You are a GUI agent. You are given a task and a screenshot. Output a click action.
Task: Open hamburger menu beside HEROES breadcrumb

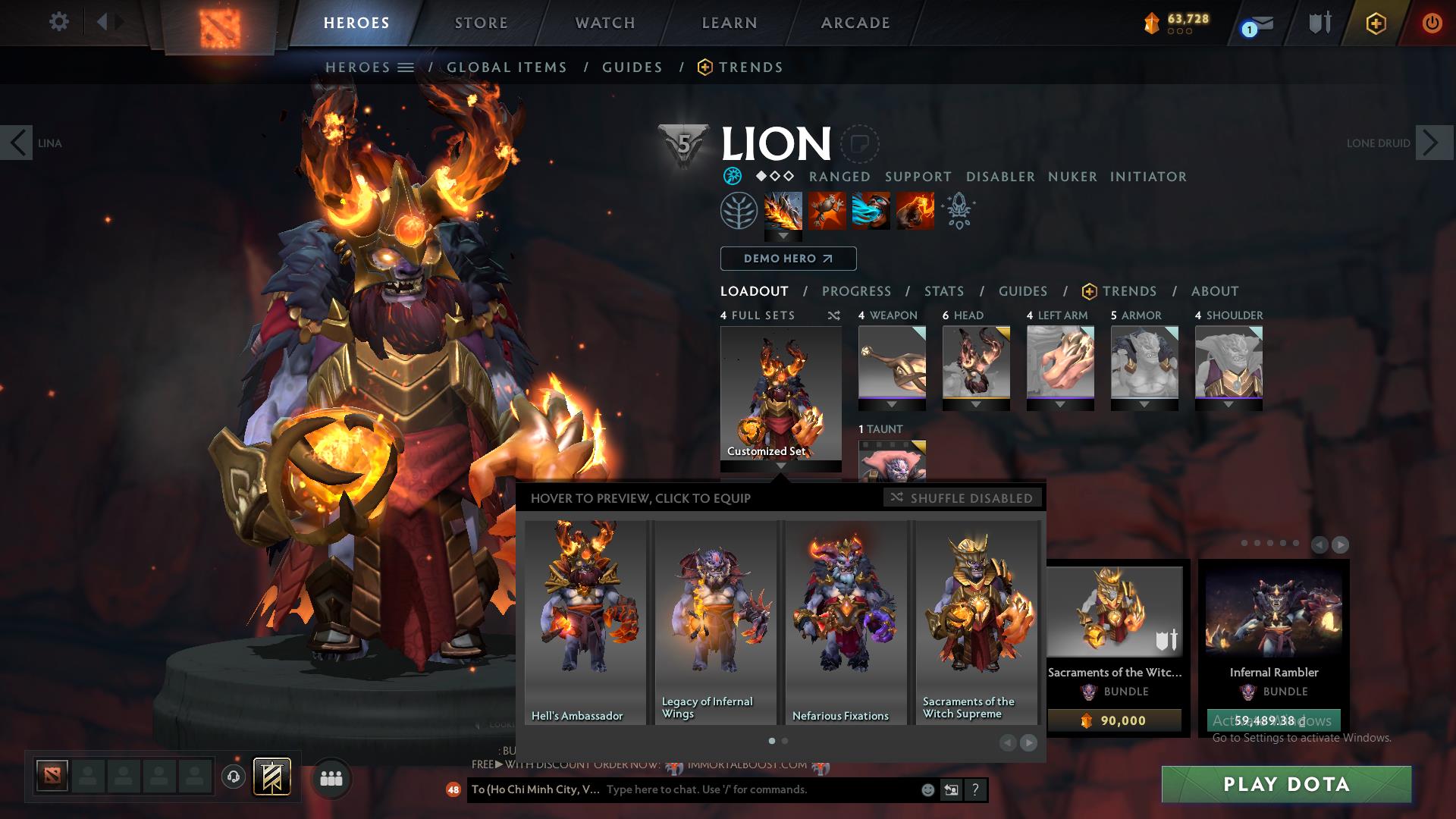point(406,67)
